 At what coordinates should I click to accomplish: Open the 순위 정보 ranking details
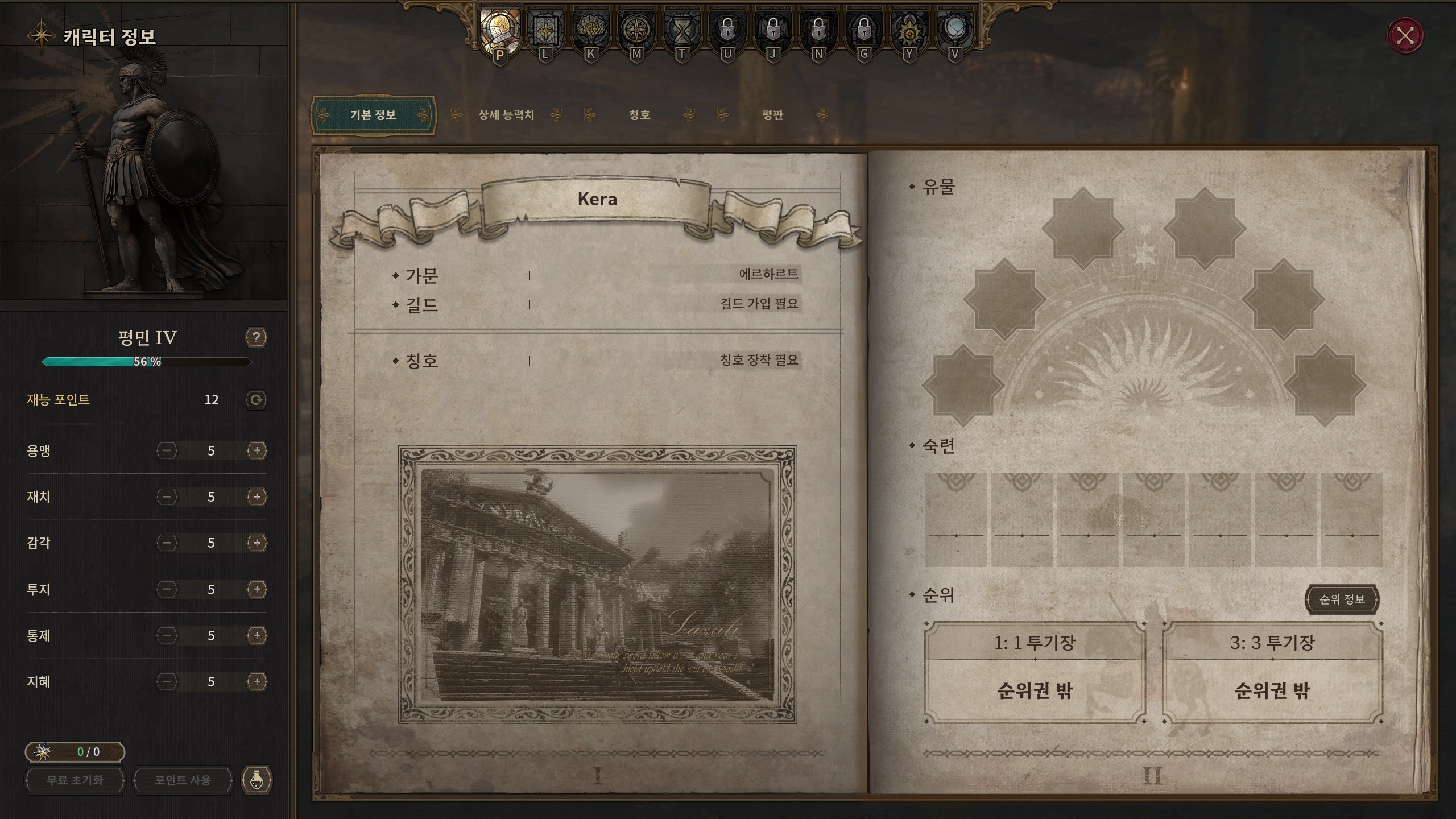coord(1342,599)
